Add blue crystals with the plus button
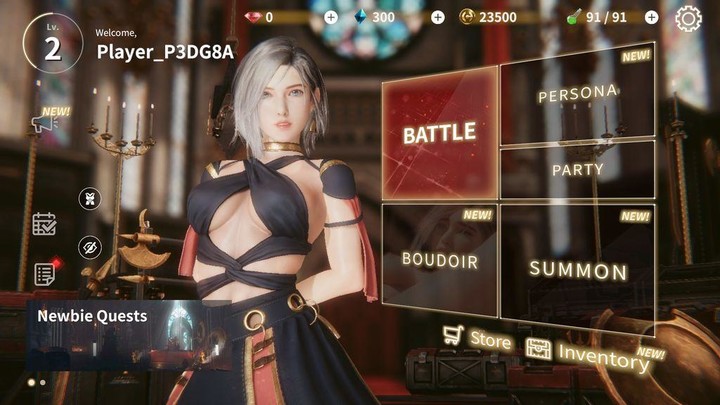The width and height of the screenshot is (720, 405). click(437, 17)
